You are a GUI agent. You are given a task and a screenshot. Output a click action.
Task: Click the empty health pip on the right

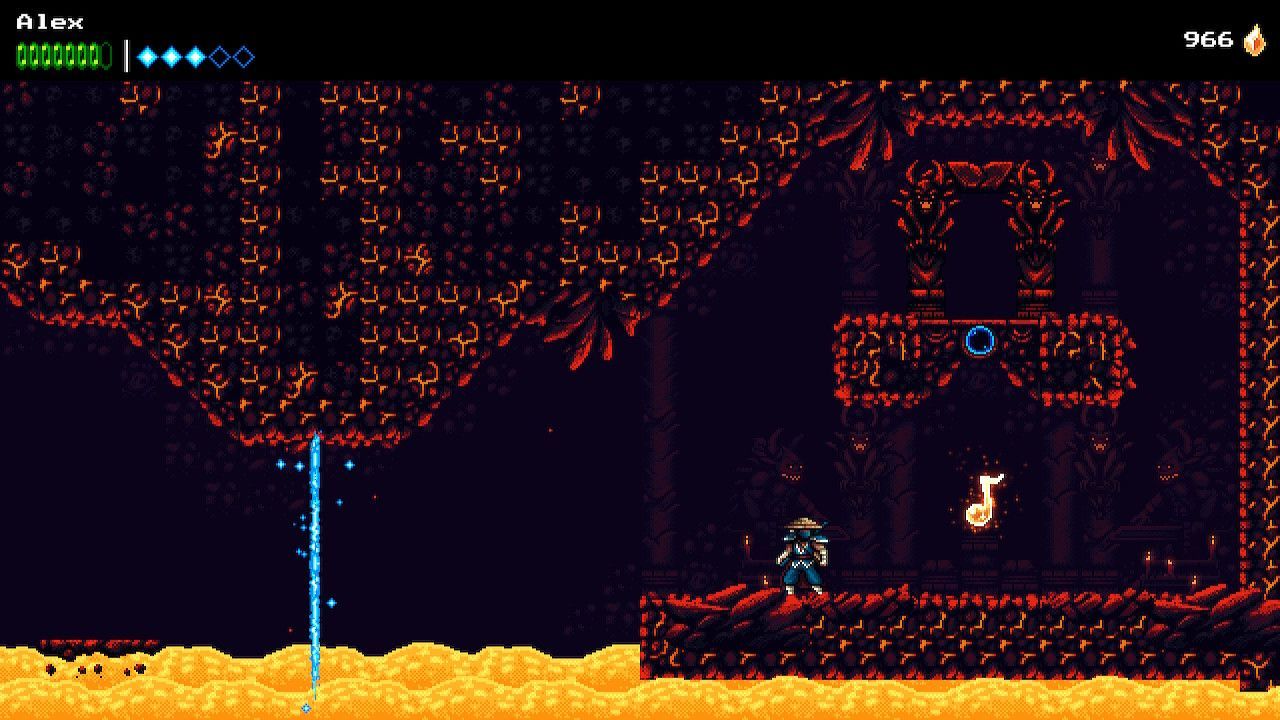click(x=107, y=50)
